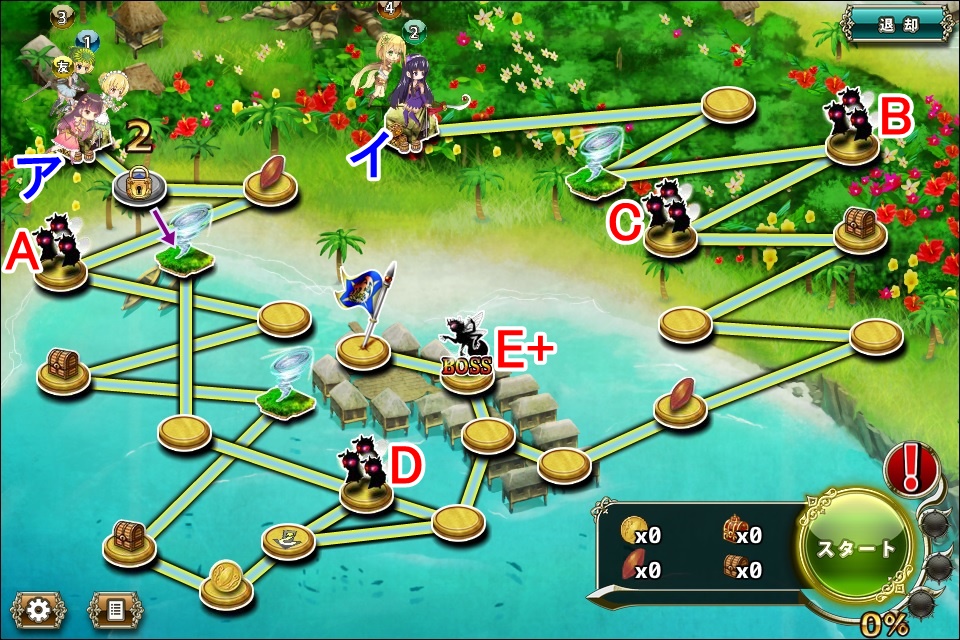Screen dimensions: 960x640
Task: Open the gear settings menu
Action: click(38, 611)
